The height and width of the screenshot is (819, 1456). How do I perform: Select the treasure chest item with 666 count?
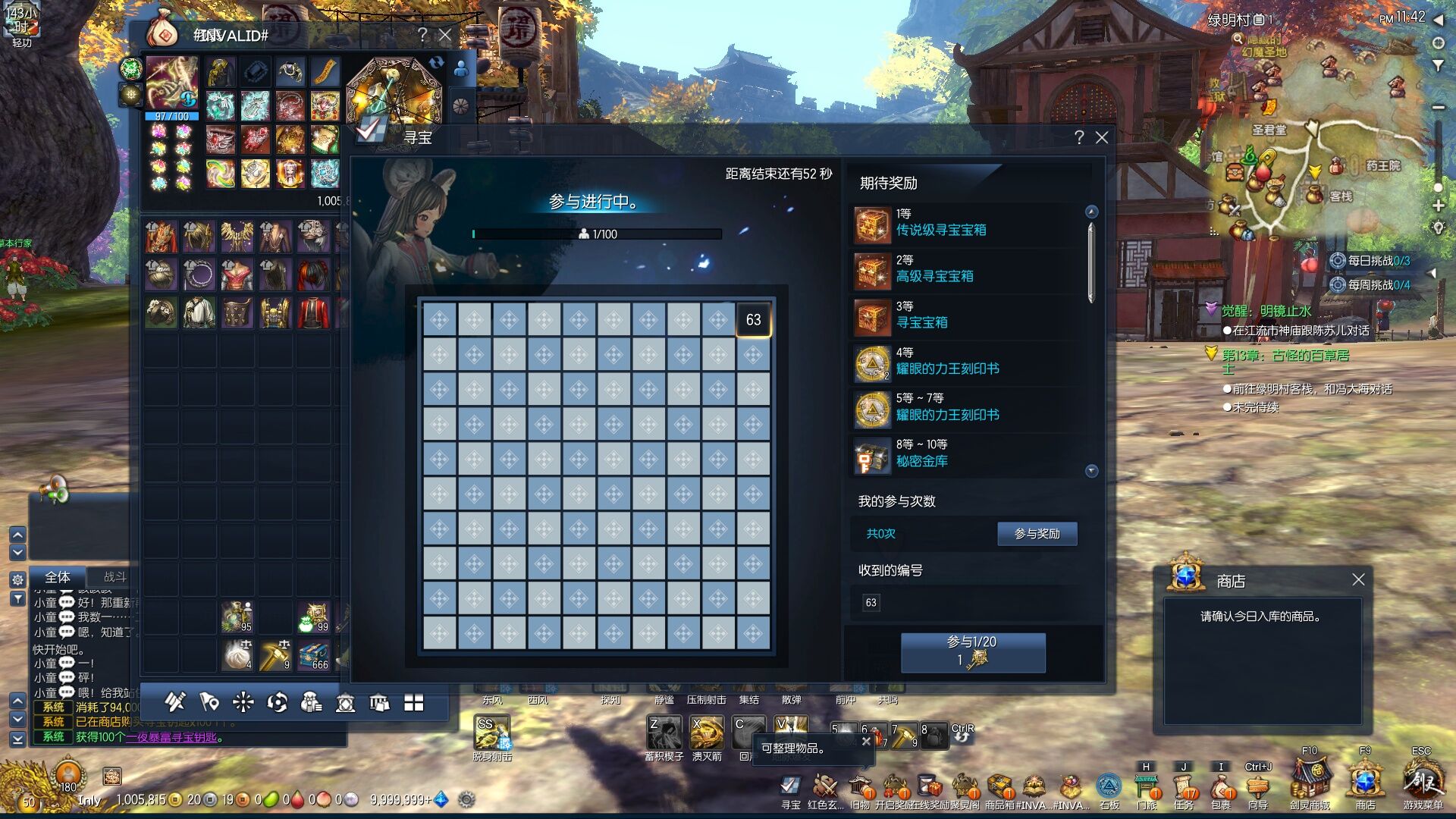[x=314, y=655]
